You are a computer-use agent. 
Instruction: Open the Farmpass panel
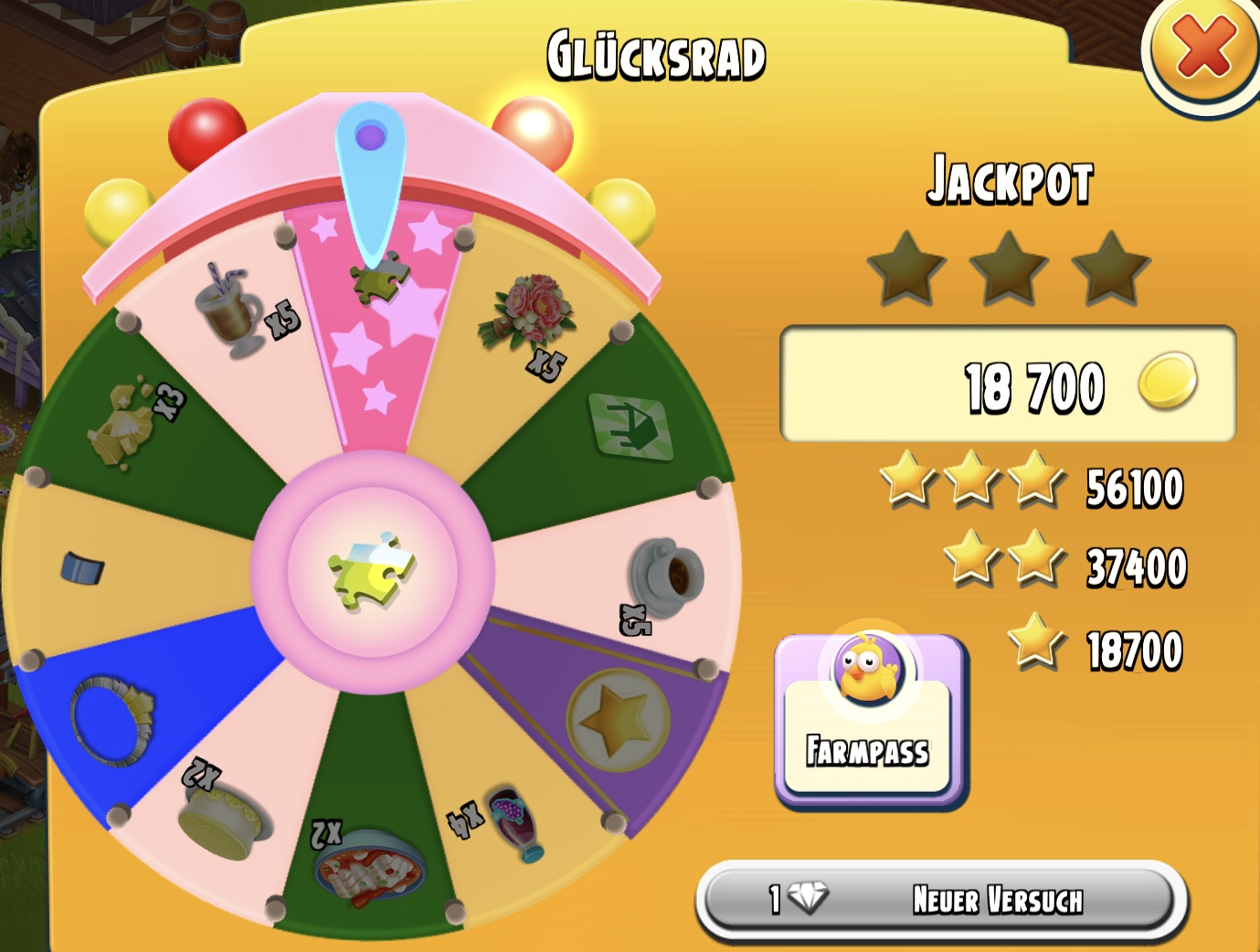tap(869, 719)
